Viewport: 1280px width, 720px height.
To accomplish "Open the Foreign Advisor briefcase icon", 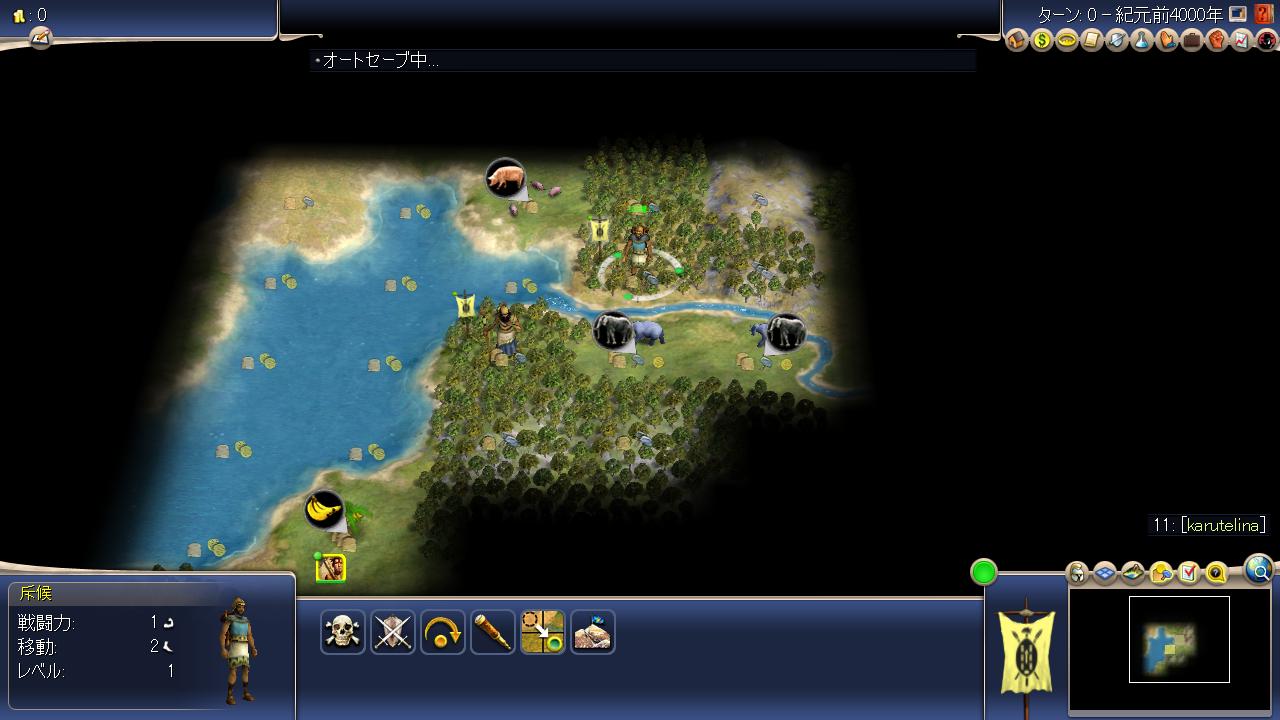I will (1192, 41).
